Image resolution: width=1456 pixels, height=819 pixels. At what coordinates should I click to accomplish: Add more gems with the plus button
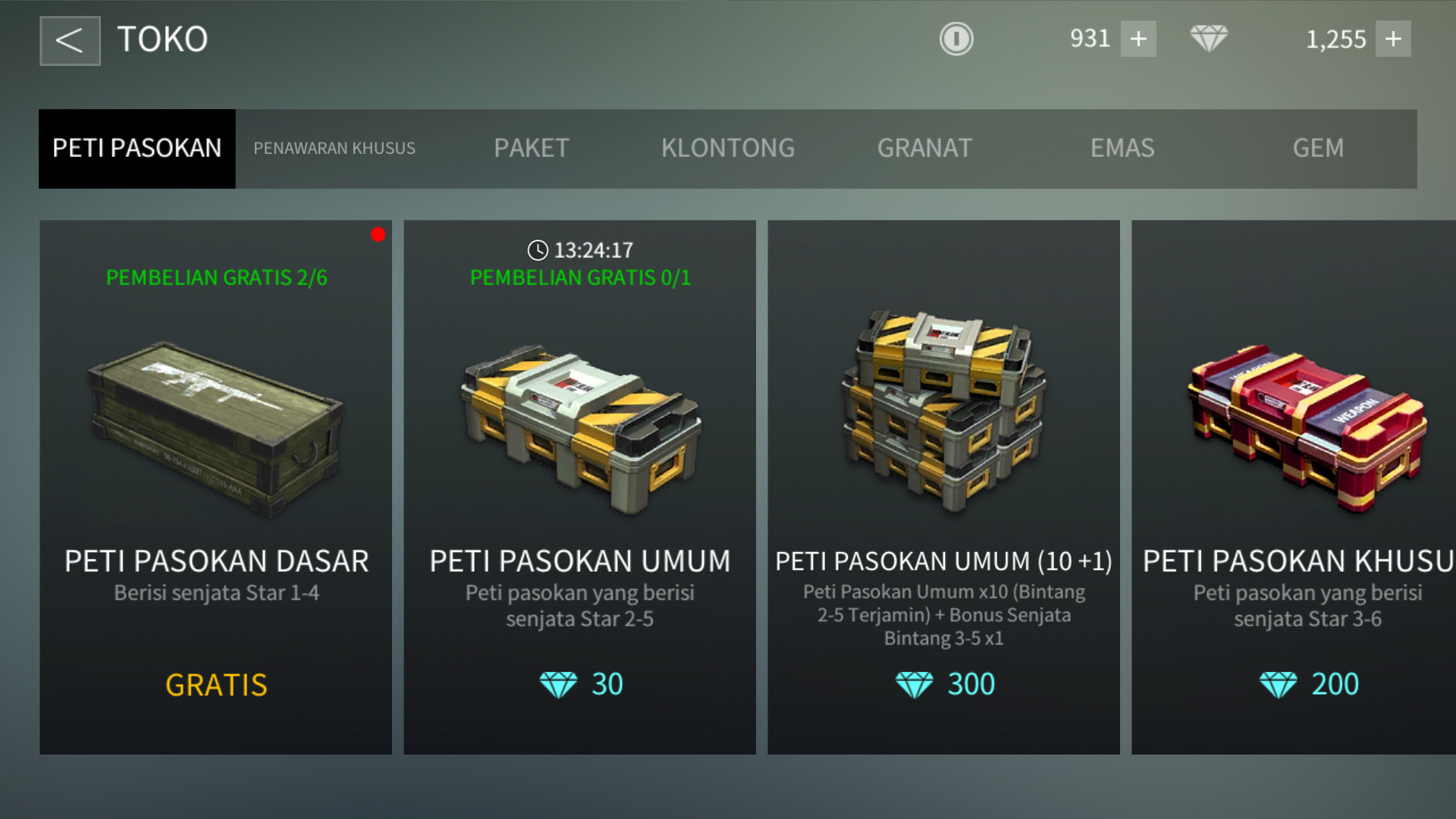click(1393, 39)
